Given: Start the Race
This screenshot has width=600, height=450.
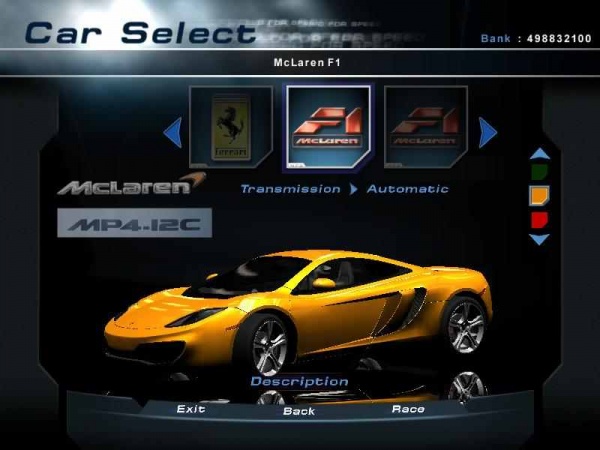Looking at the screenshot, I should [408, 409].
